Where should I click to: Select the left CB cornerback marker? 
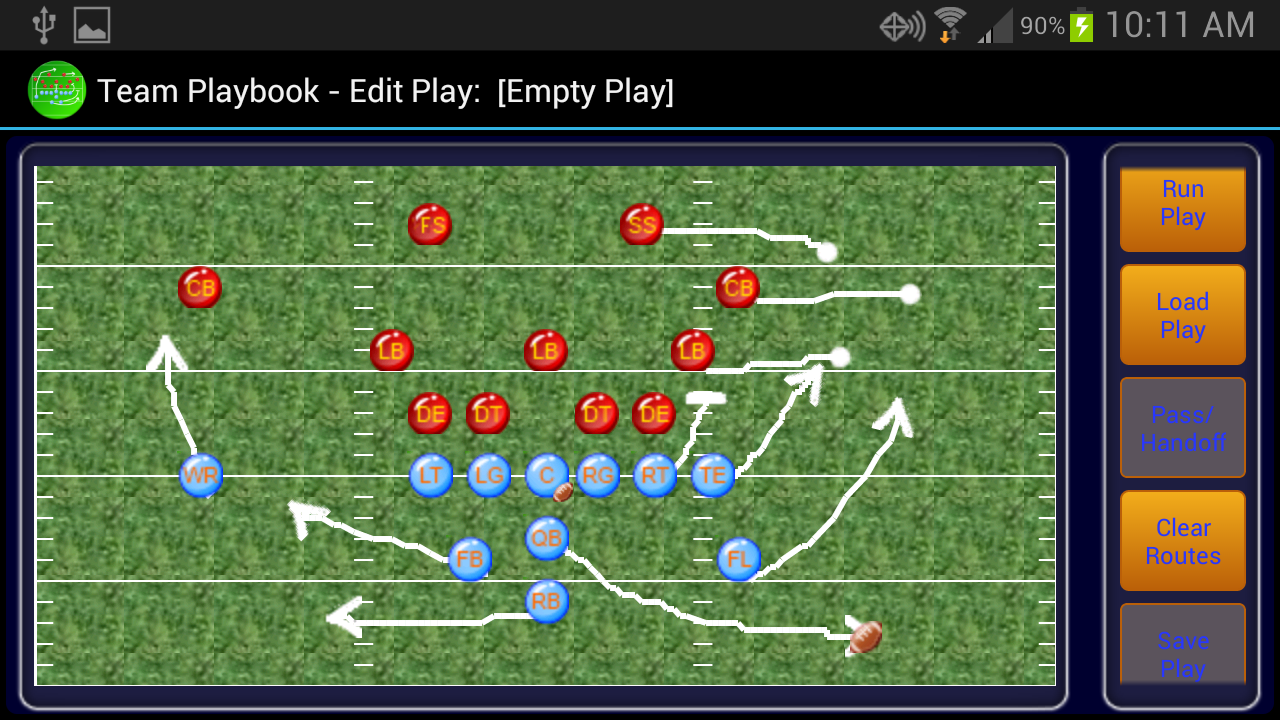click(199, 288)
